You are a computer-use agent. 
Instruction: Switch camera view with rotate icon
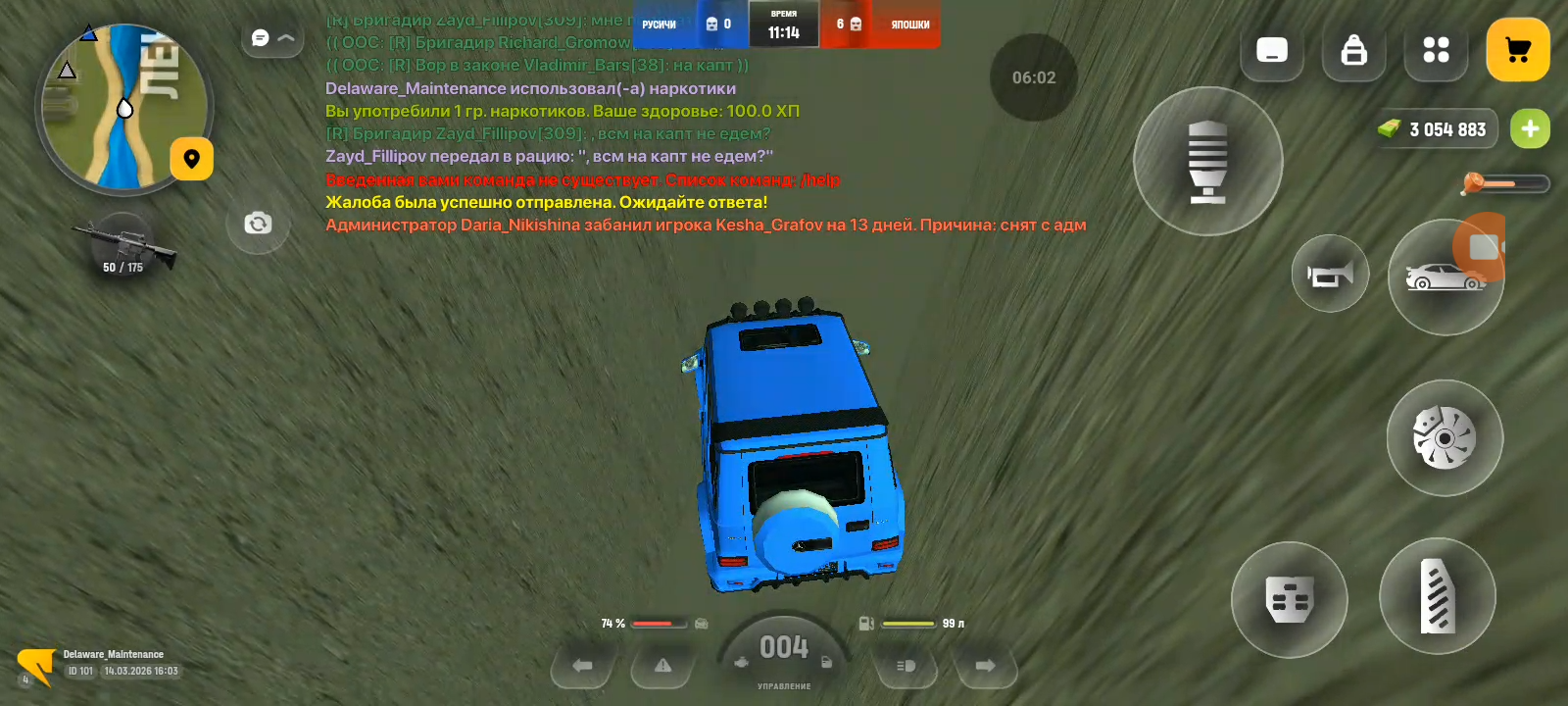(257, 224)
